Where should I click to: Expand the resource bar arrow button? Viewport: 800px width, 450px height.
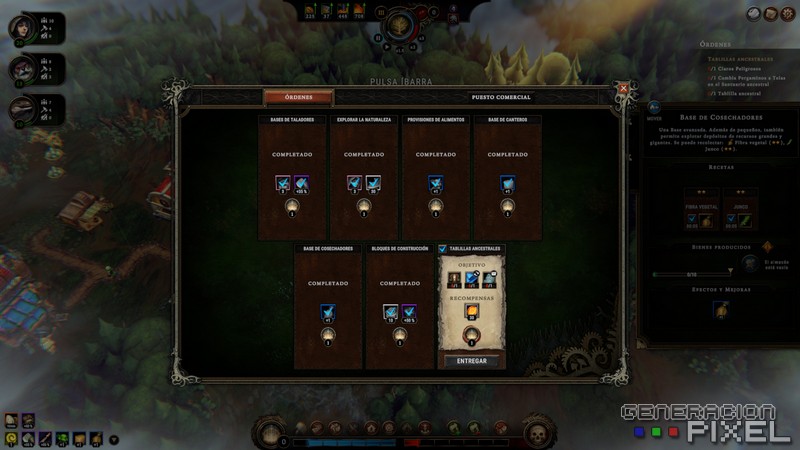point(113,439)
